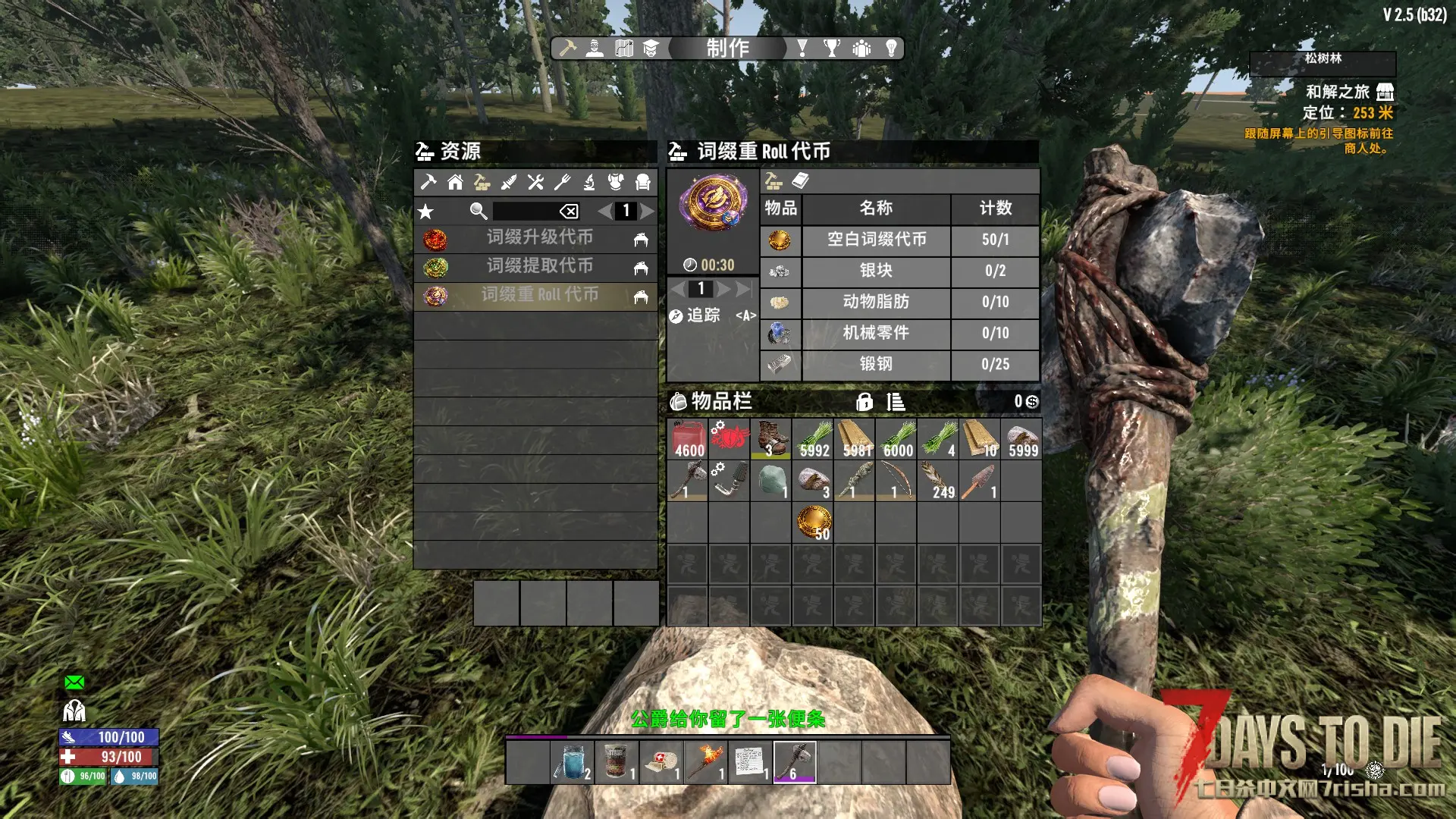Viewport: 1456px width, 819px height.
Task: Open the players group tab
Action: point(861,49)
